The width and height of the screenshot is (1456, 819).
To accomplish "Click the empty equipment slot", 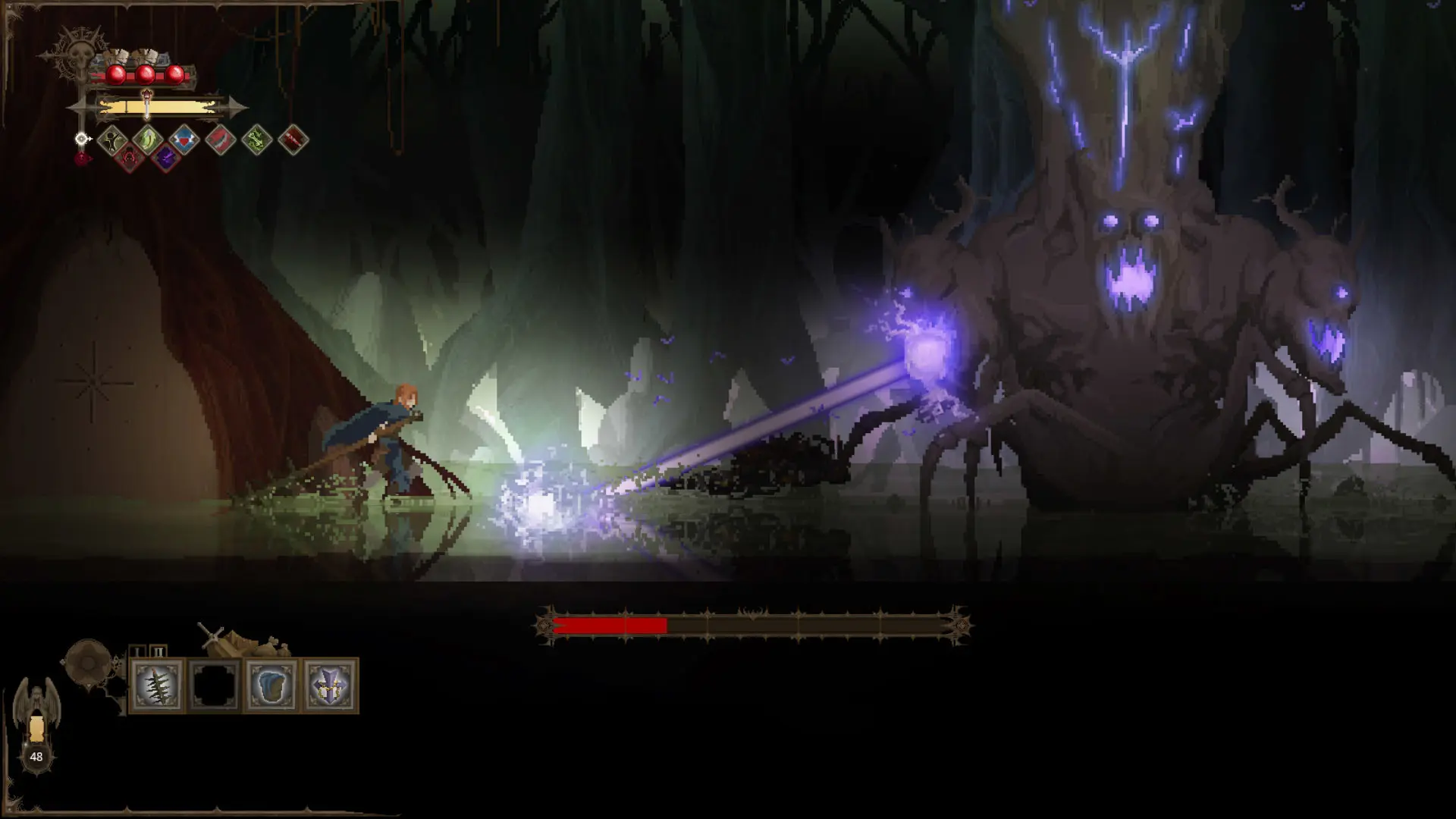I will pyautogui.click(x=213, y=686).
